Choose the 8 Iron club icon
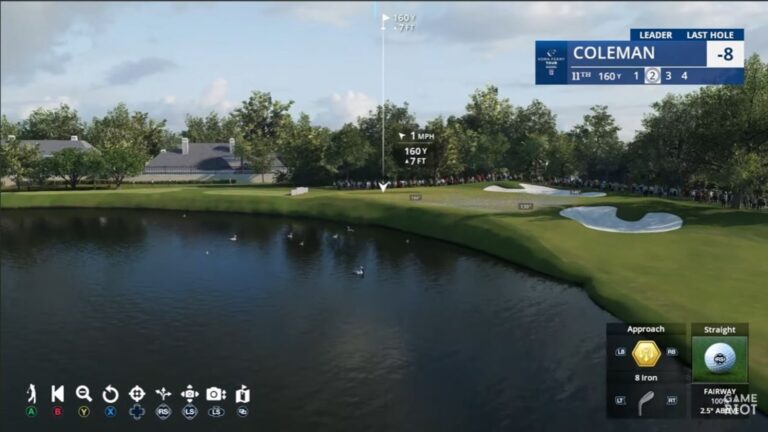 pyautogui.click(x=646, y=402)
